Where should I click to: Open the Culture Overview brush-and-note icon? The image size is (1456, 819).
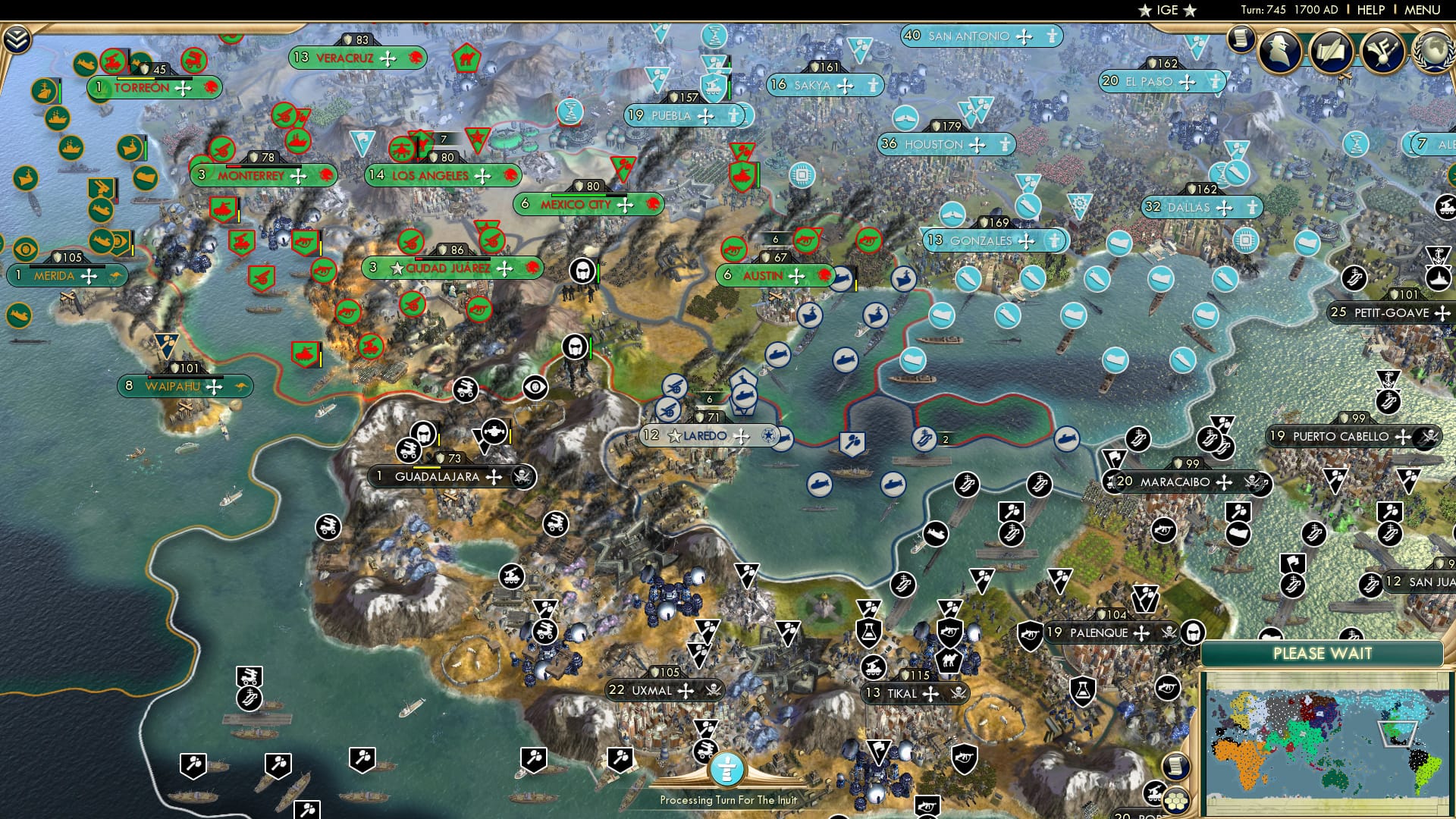point(1382,53)
